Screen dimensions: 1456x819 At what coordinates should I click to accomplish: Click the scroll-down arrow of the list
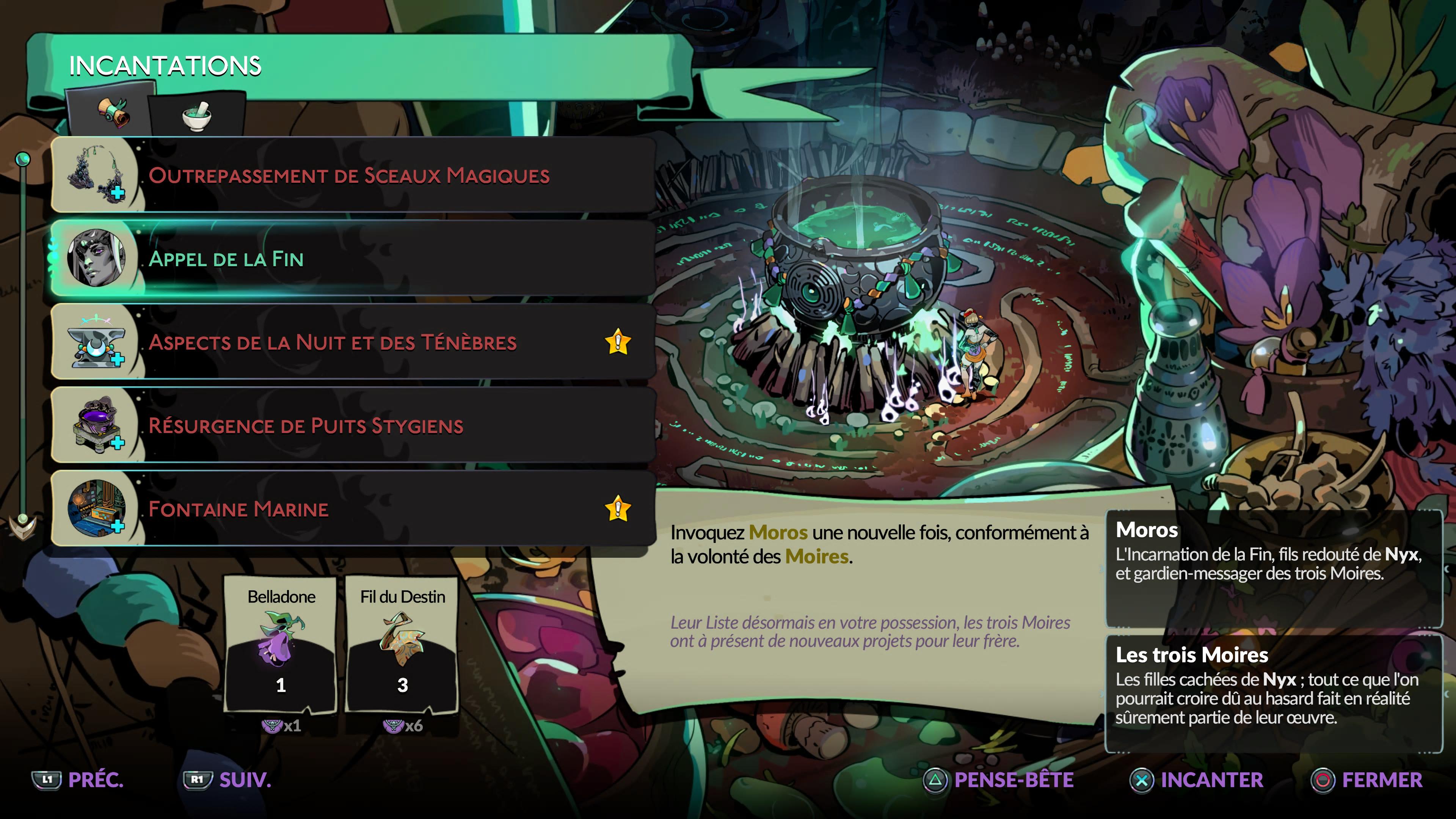23,526
